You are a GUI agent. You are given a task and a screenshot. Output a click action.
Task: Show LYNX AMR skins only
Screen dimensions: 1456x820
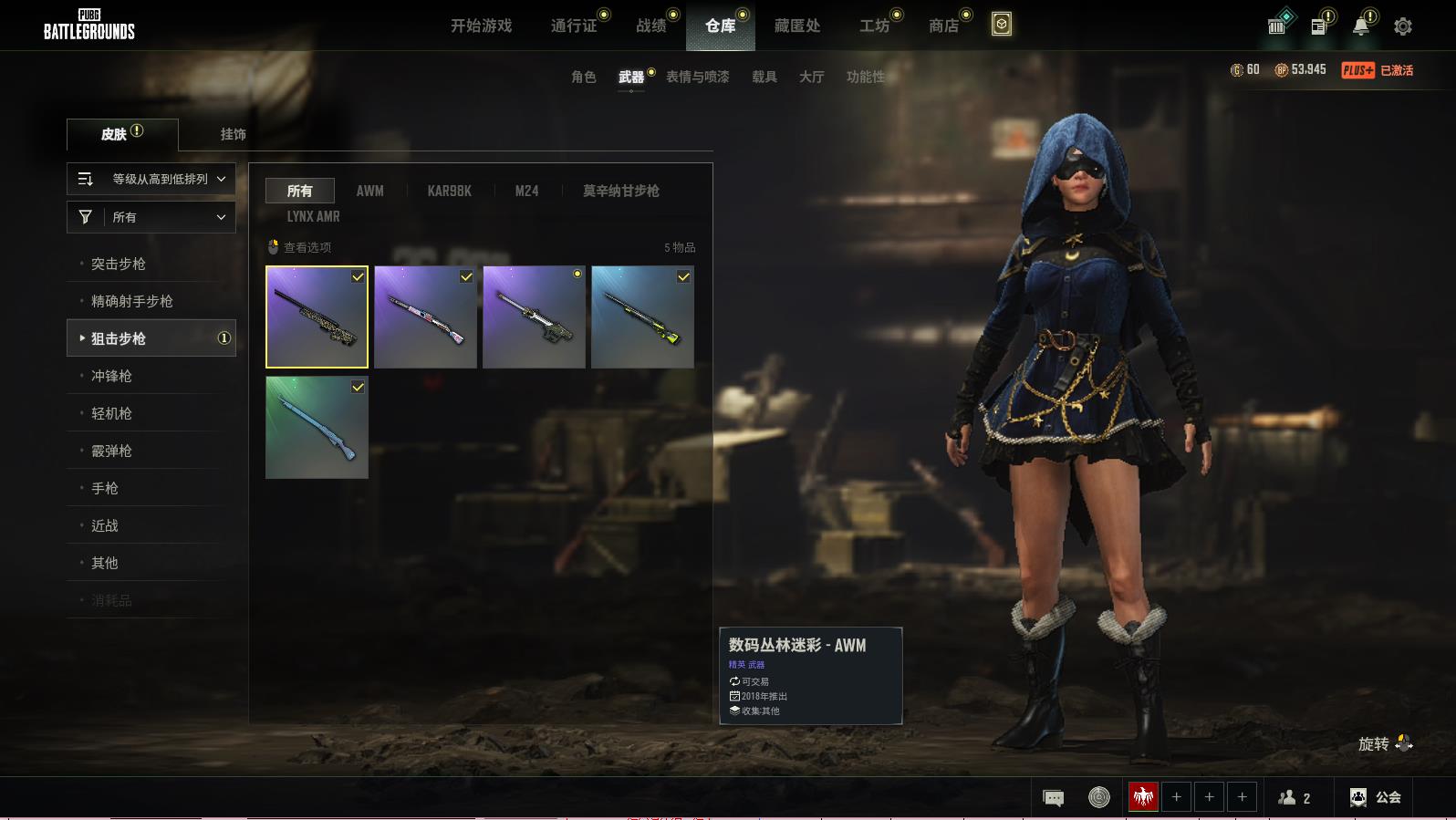click(x=313, y=216)
